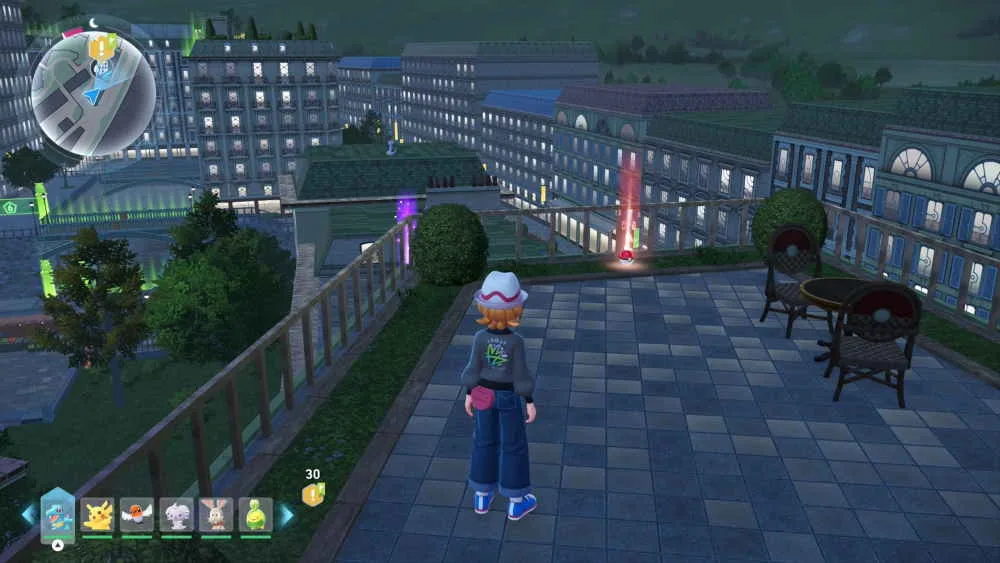
Task: Choose the green Budew party slot
Action: 255,514
